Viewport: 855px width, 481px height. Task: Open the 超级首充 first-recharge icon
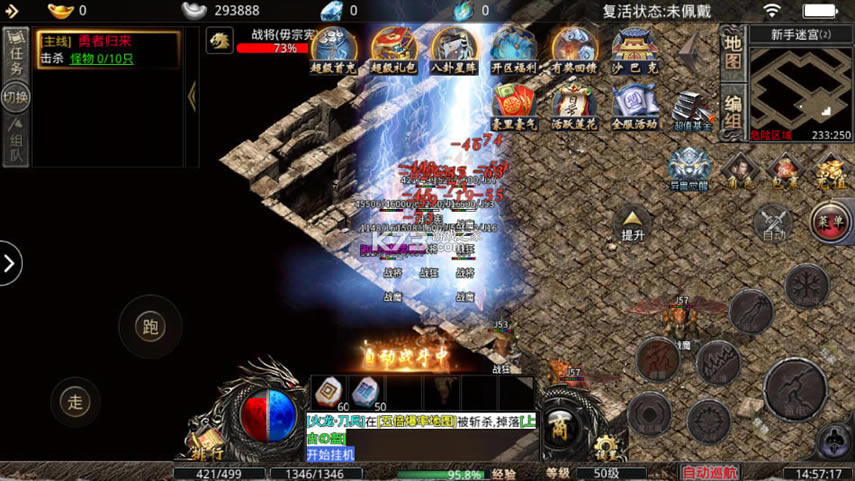(334, 49)
